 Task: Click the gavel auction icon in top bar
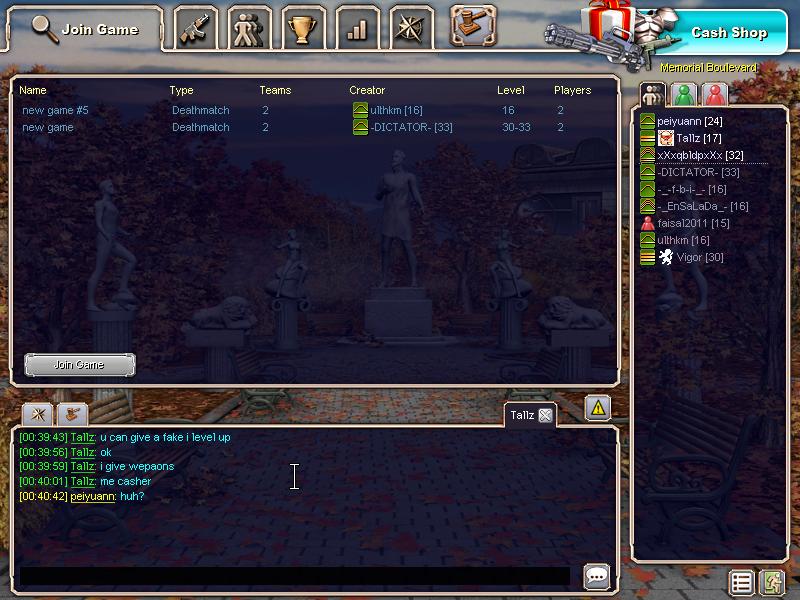(x=473, y=25)
